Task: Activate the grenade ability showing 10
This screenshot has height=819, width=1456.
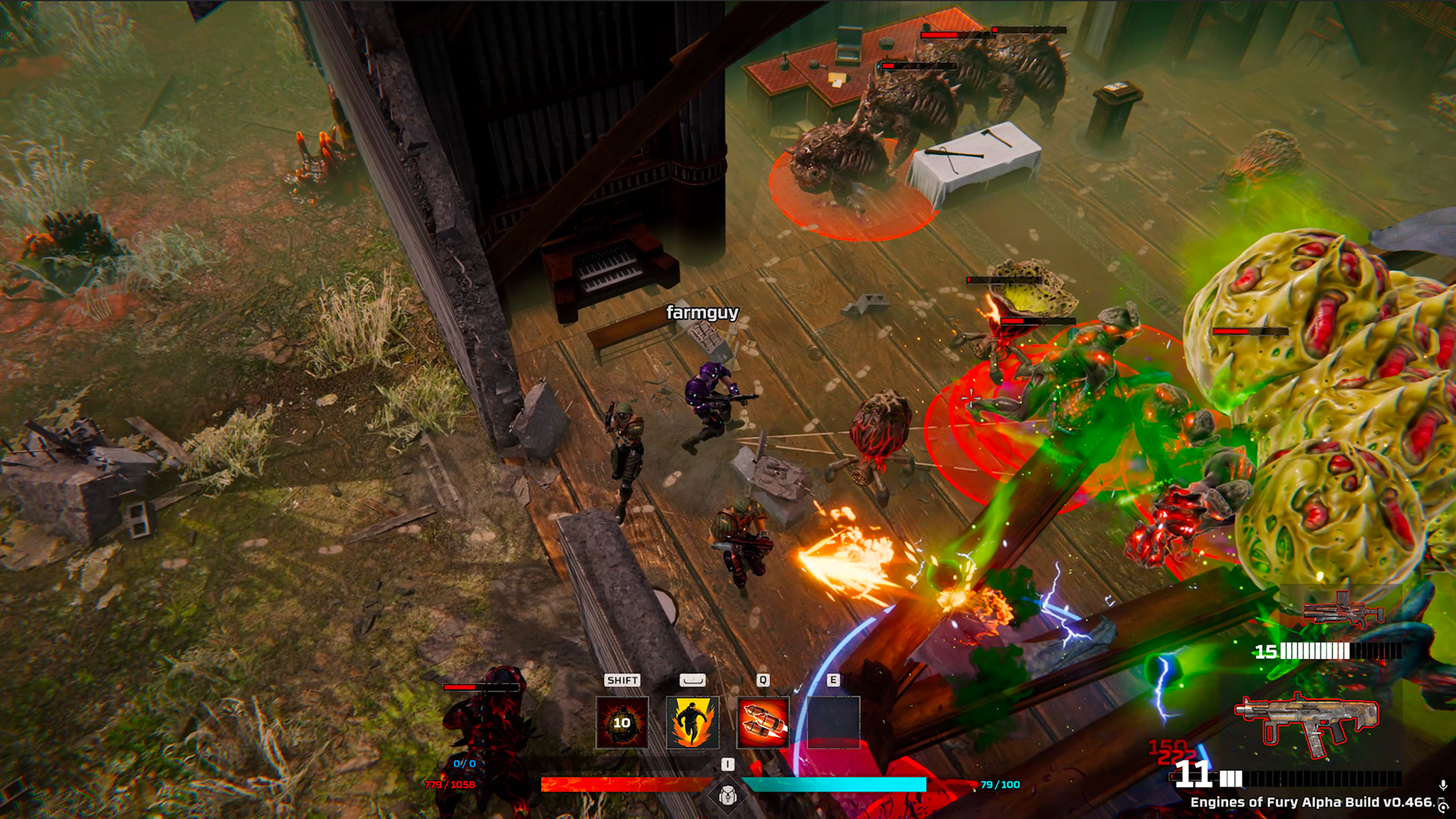Action: click(x=622, y=722)
